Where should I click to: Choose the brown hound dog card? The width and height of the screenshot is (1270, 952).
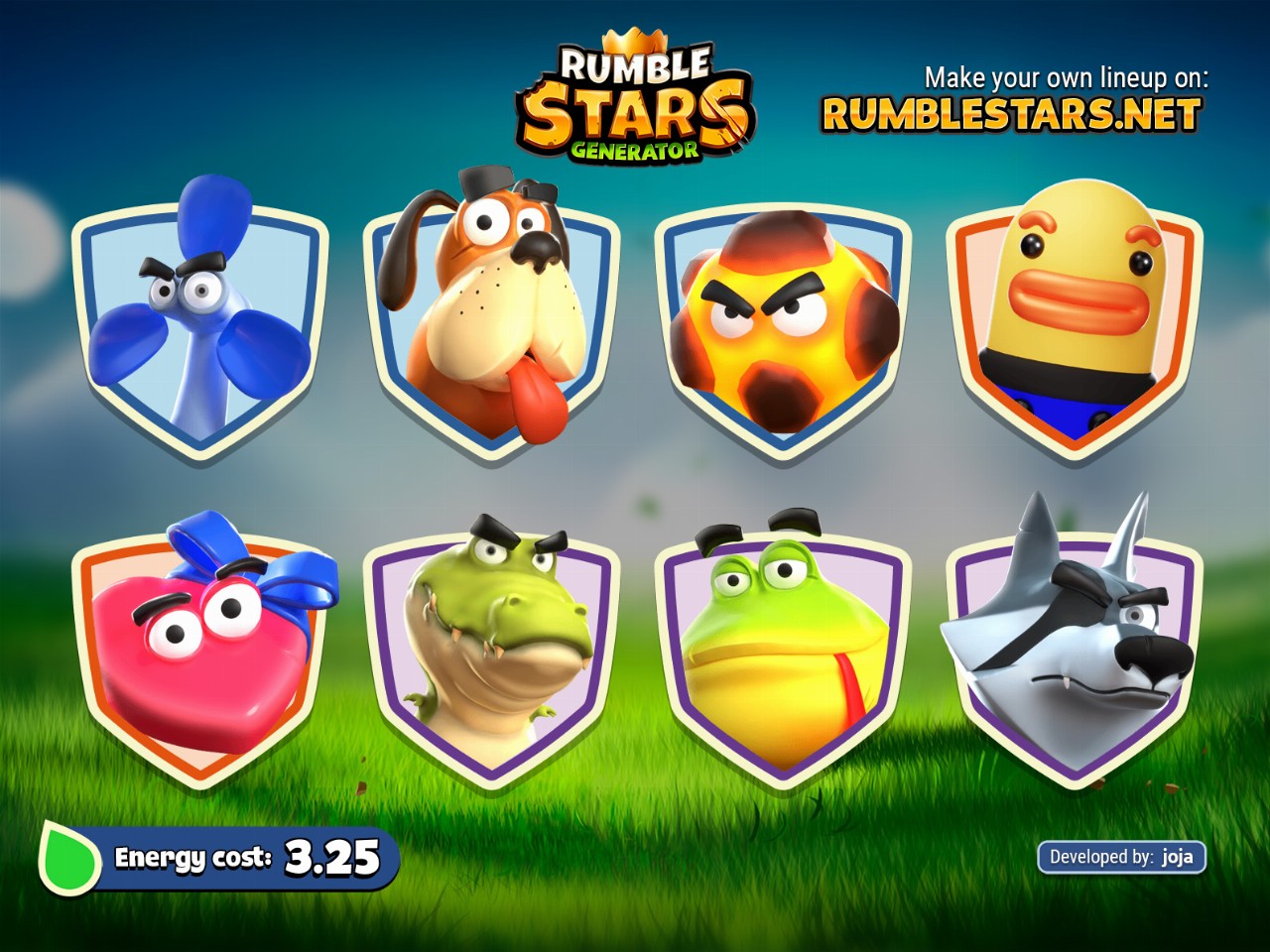pyautogui.click(x=491, y=317)
